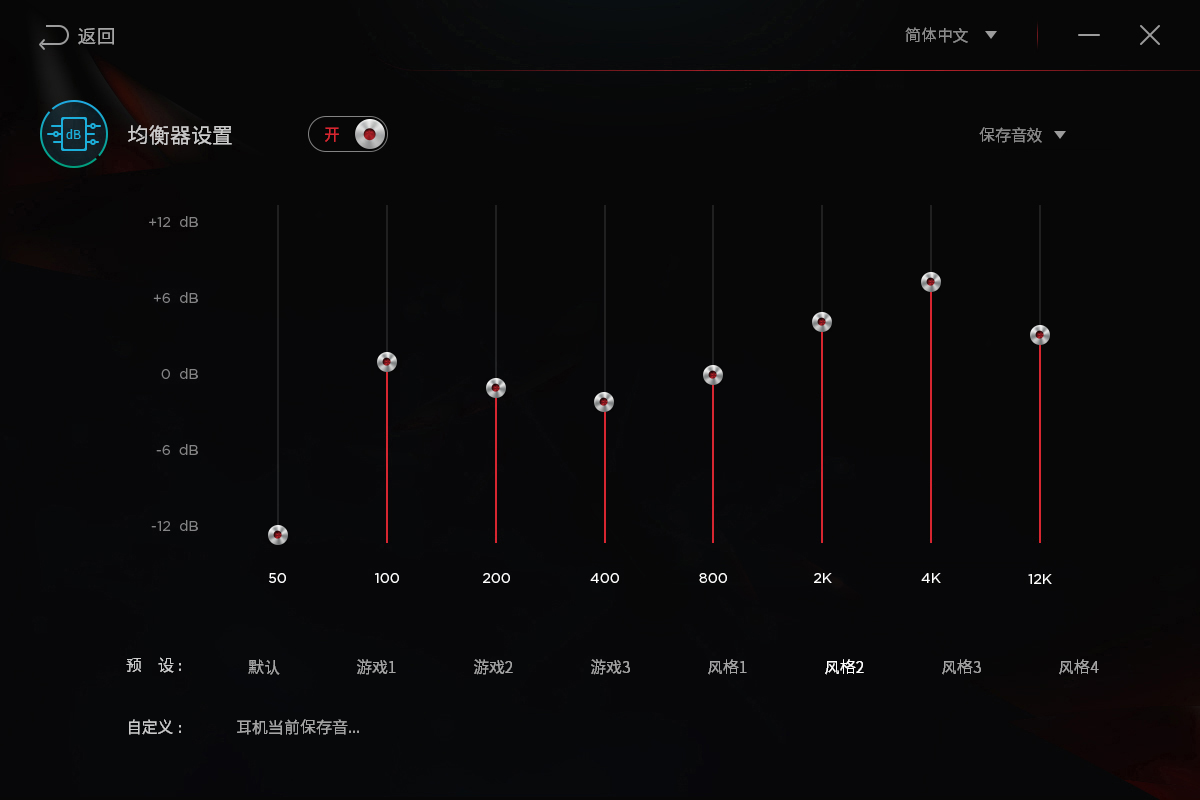Pick the 风格4 preset

(x=1078, y=667)
